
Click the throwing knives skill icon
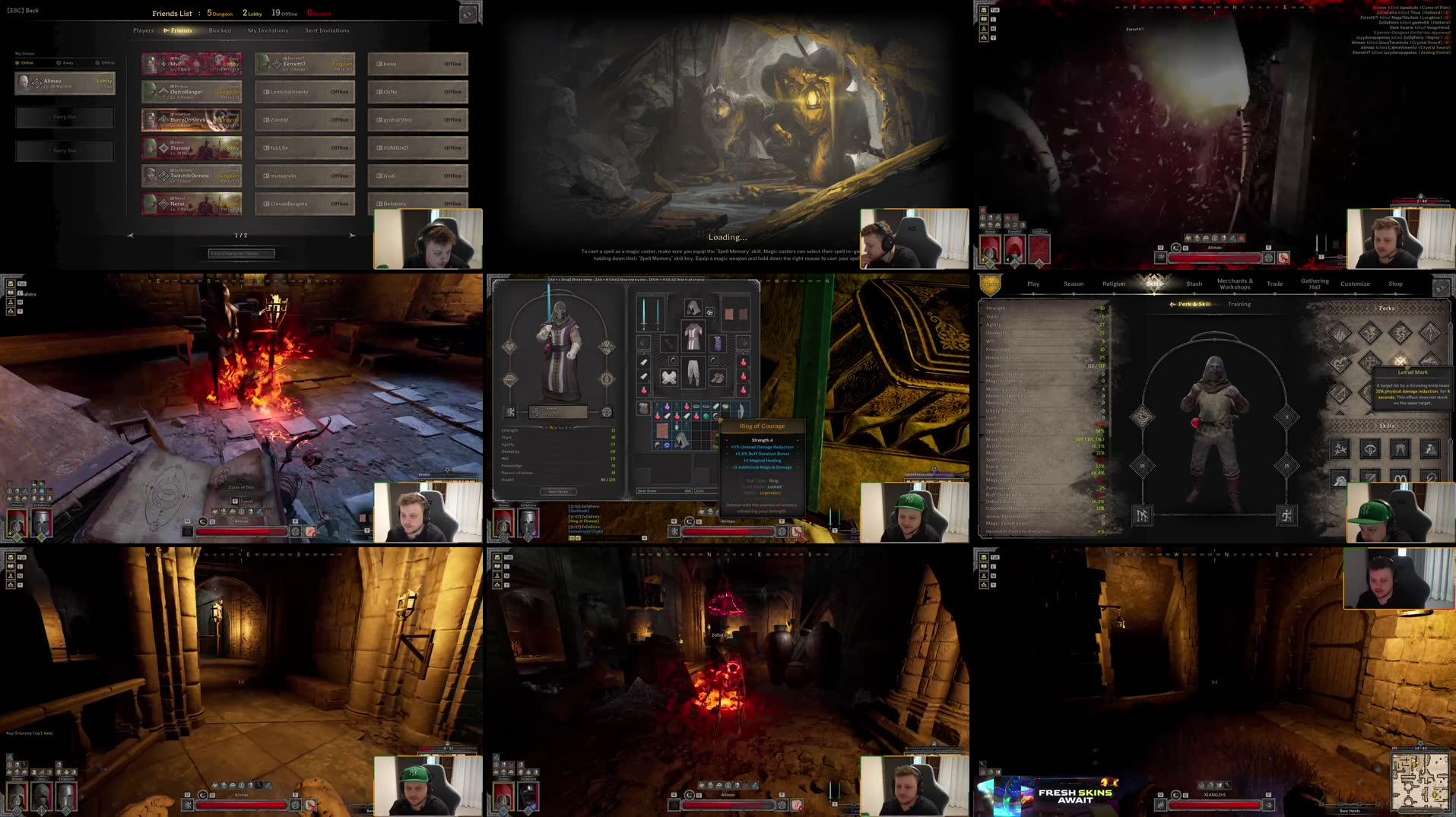pyautogui.click(x=1338, y=448)
